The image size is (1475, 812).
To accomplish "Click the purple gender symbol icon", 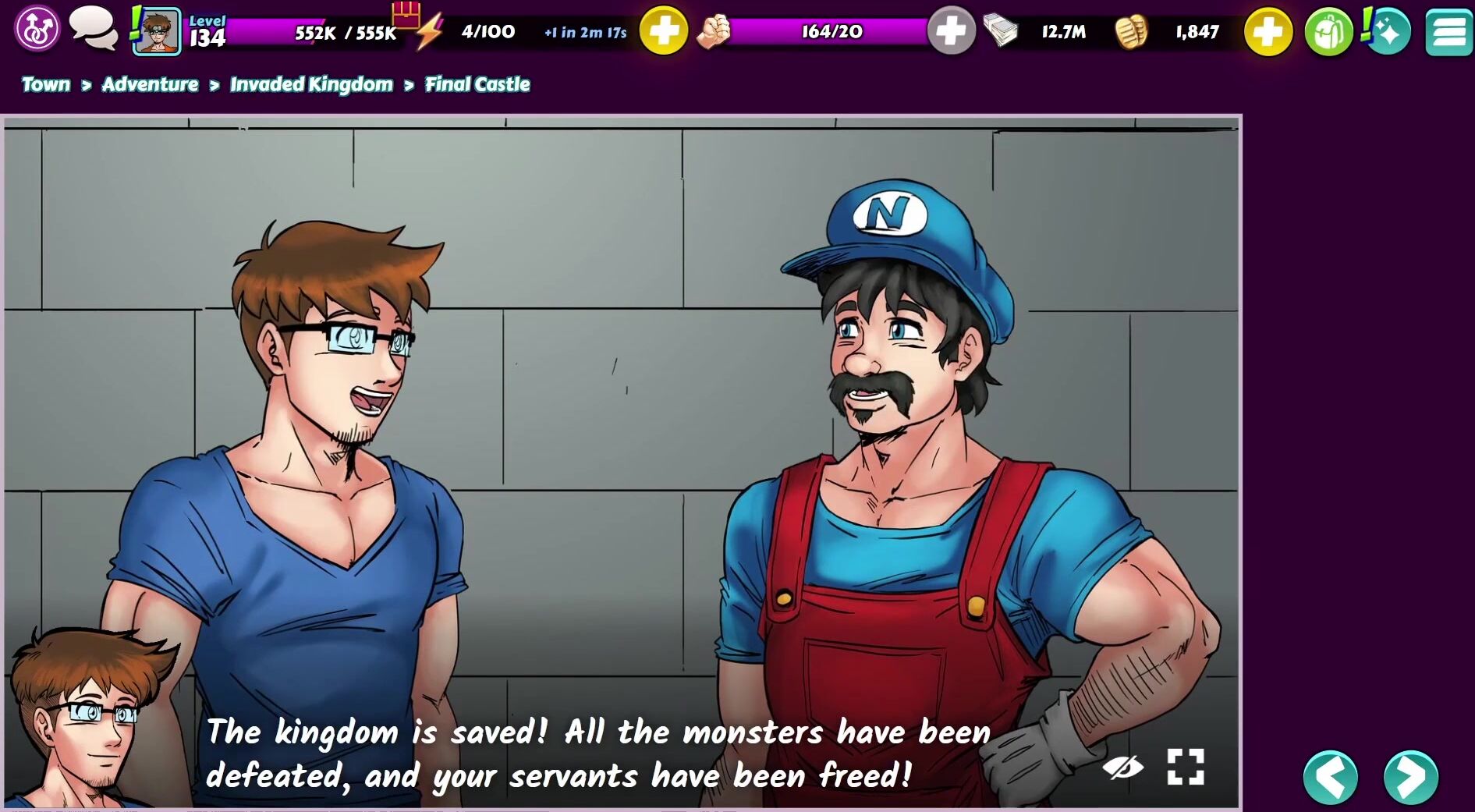I will (x=37, y=30).
